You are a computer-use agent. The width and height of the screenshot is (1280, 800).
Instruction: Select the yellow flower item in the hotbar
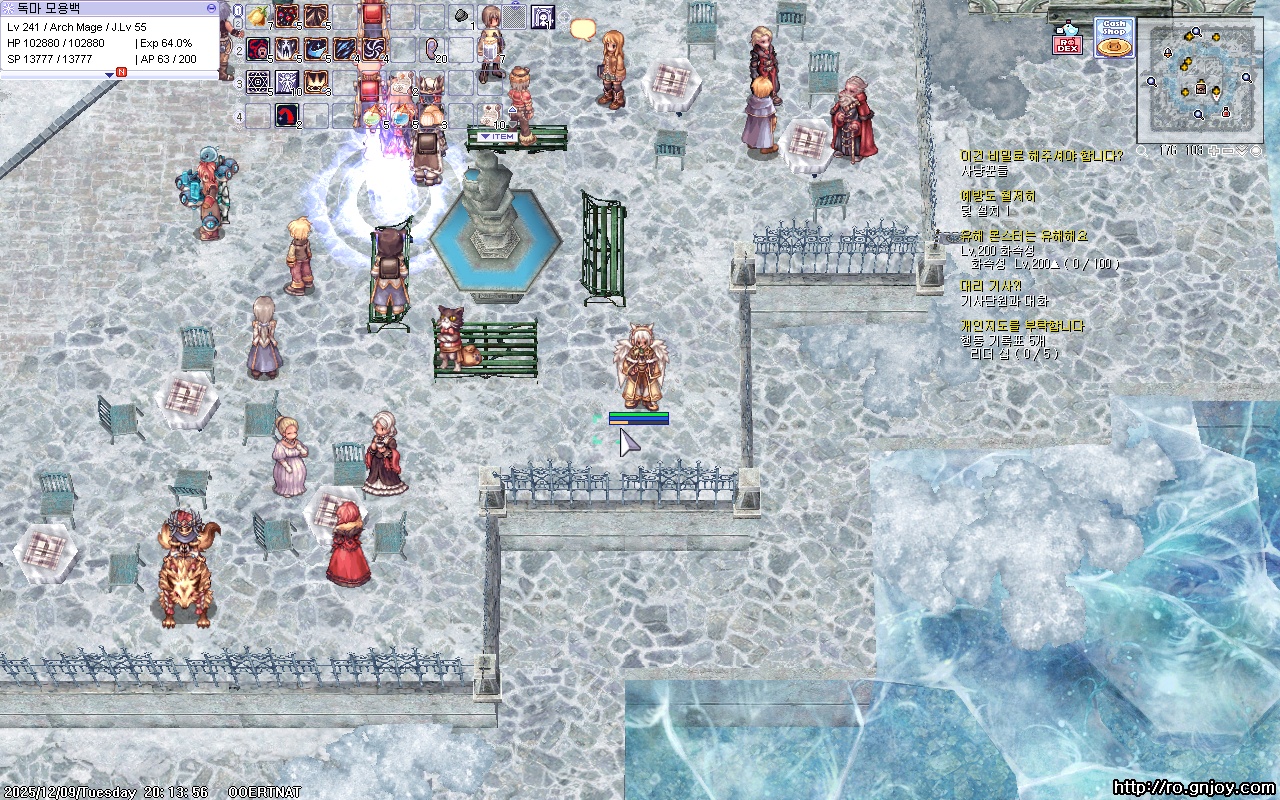click(258, 16)
